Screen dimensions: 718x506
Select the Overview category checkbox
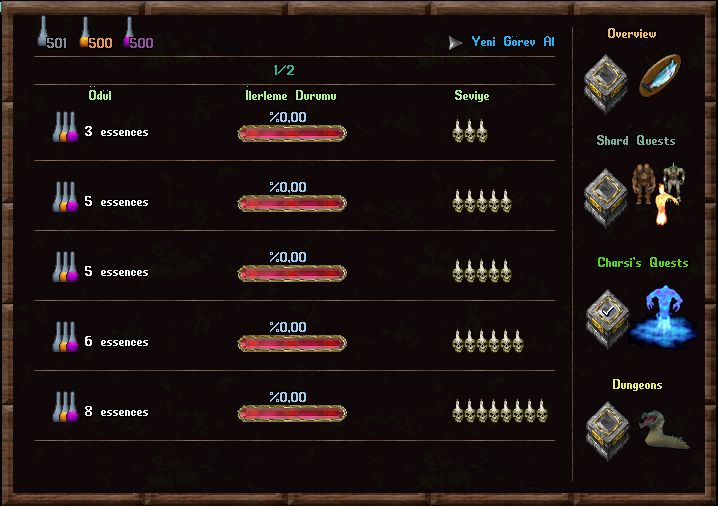pyautogui.click(x=607, y=83)
